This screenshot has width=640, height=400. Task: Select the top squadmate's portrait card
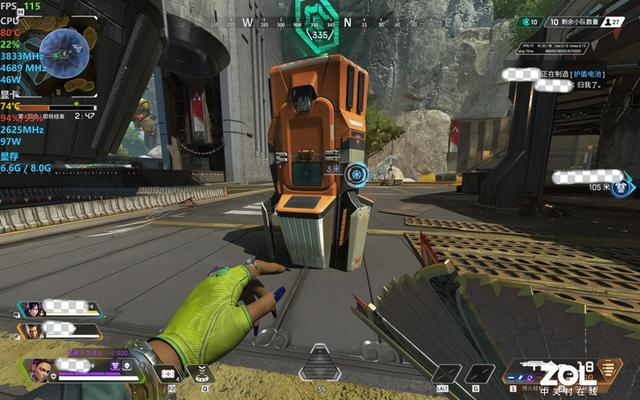(33, 309)
